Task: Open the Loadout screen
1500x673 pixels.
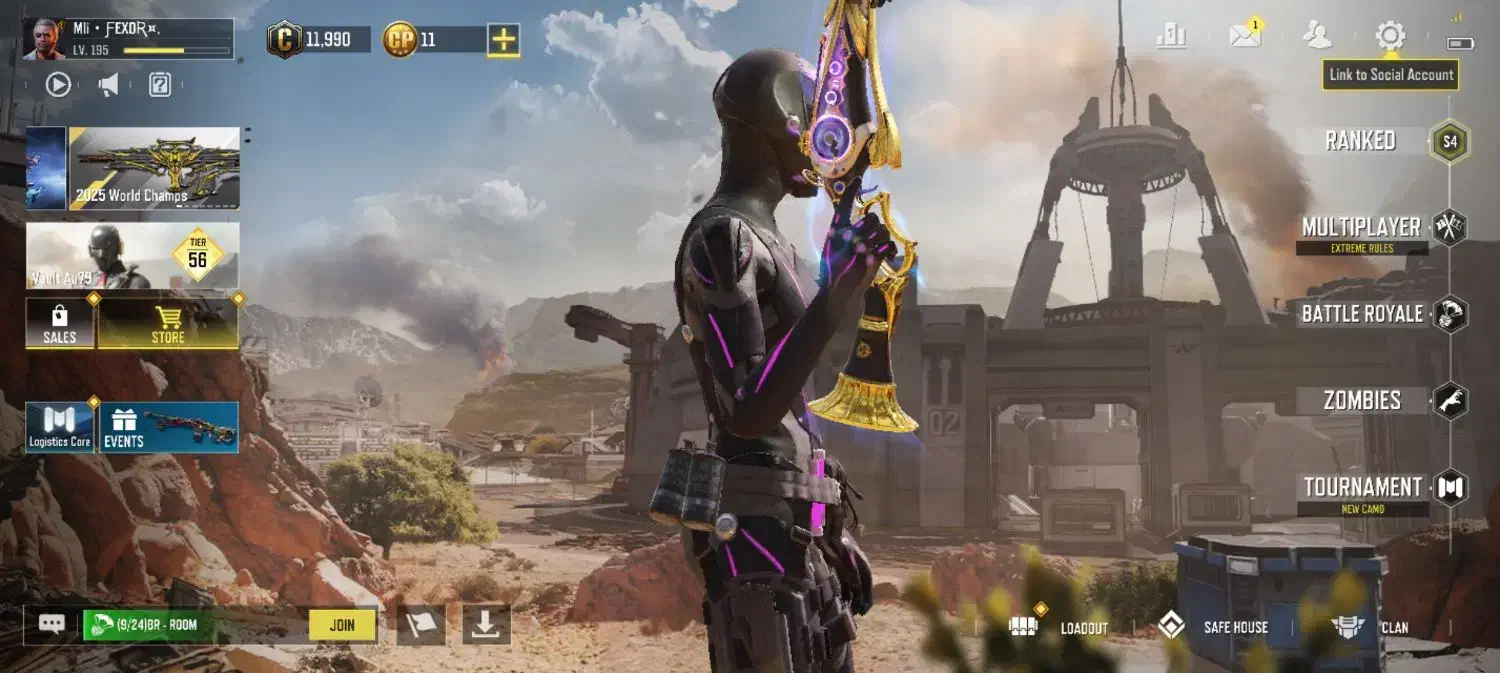Action: [x=1060, y=627]
